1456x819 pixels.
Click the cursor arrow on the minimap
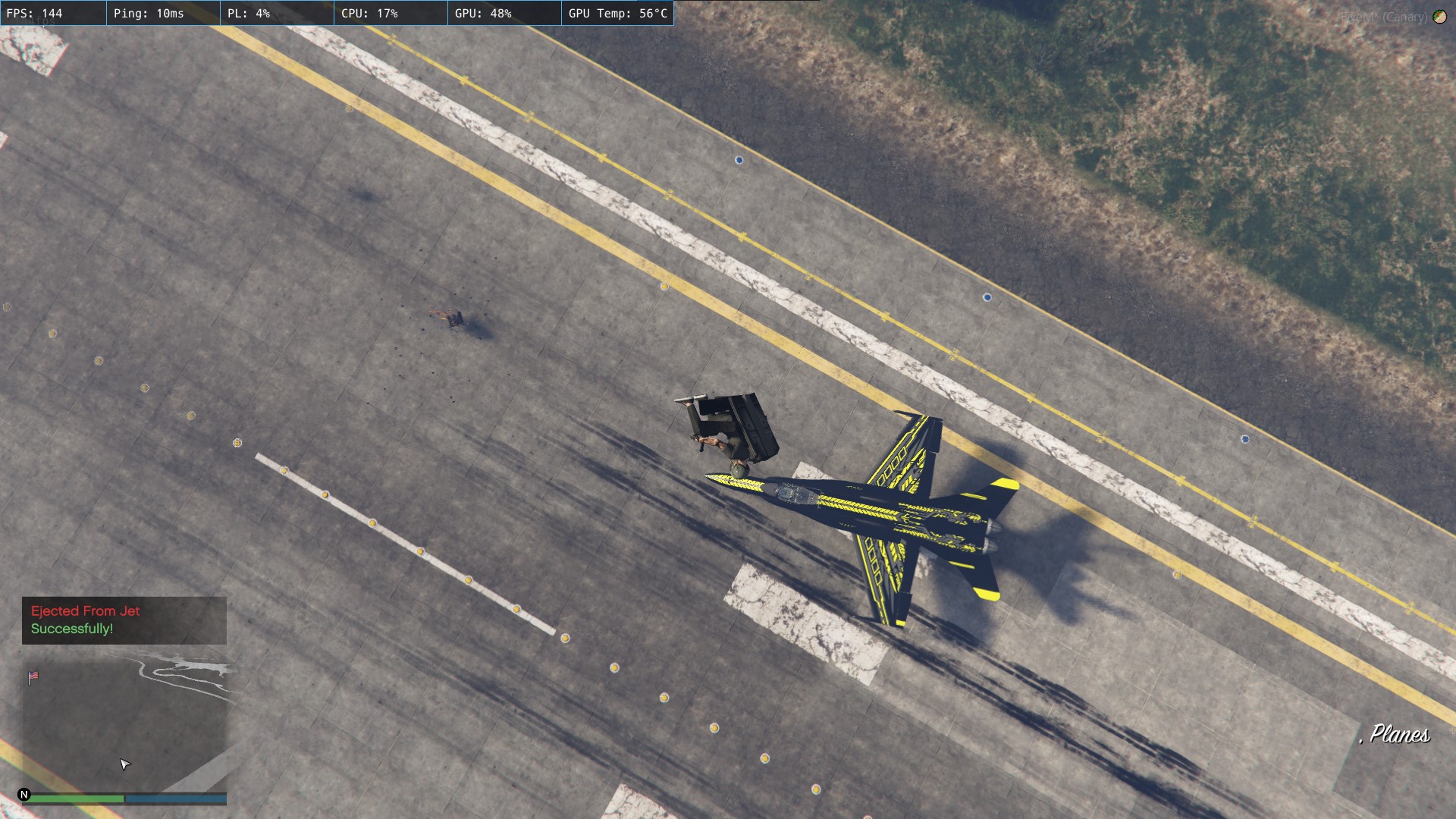pos(124,765)
